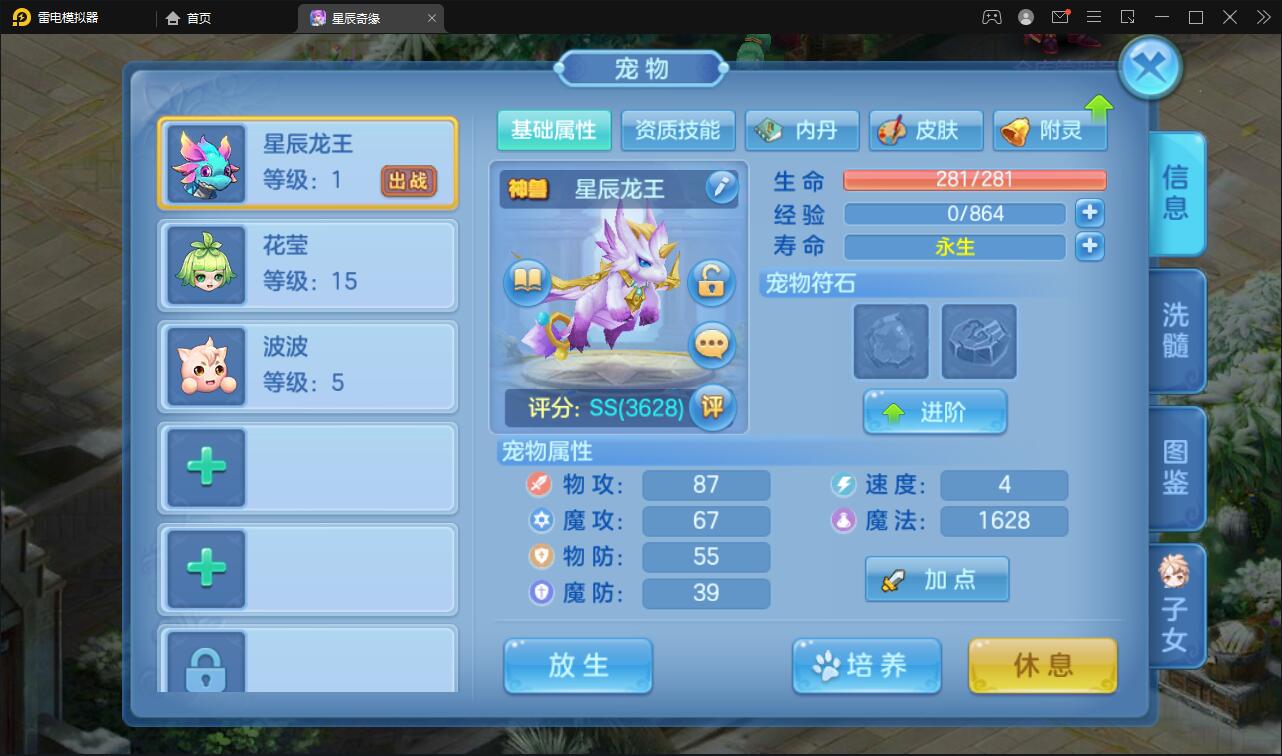Select the second 宠物符石 rune slot
Viewport: 1282px width, 756px height.
[x=978, y=342]
